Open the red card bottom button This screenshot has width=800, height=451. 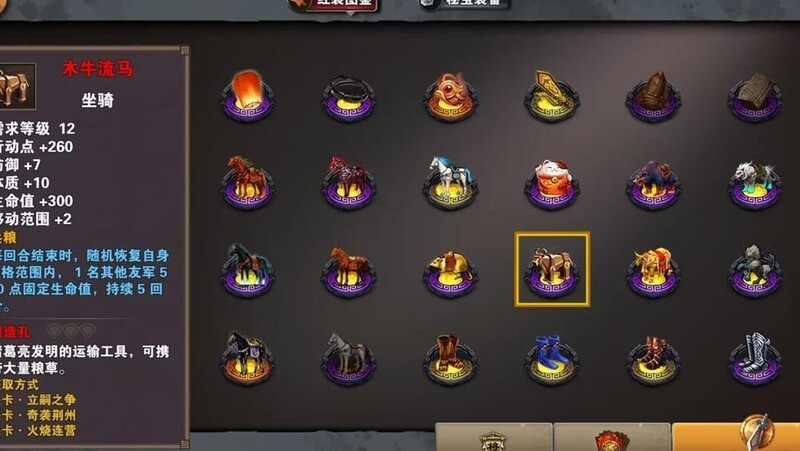612,438
